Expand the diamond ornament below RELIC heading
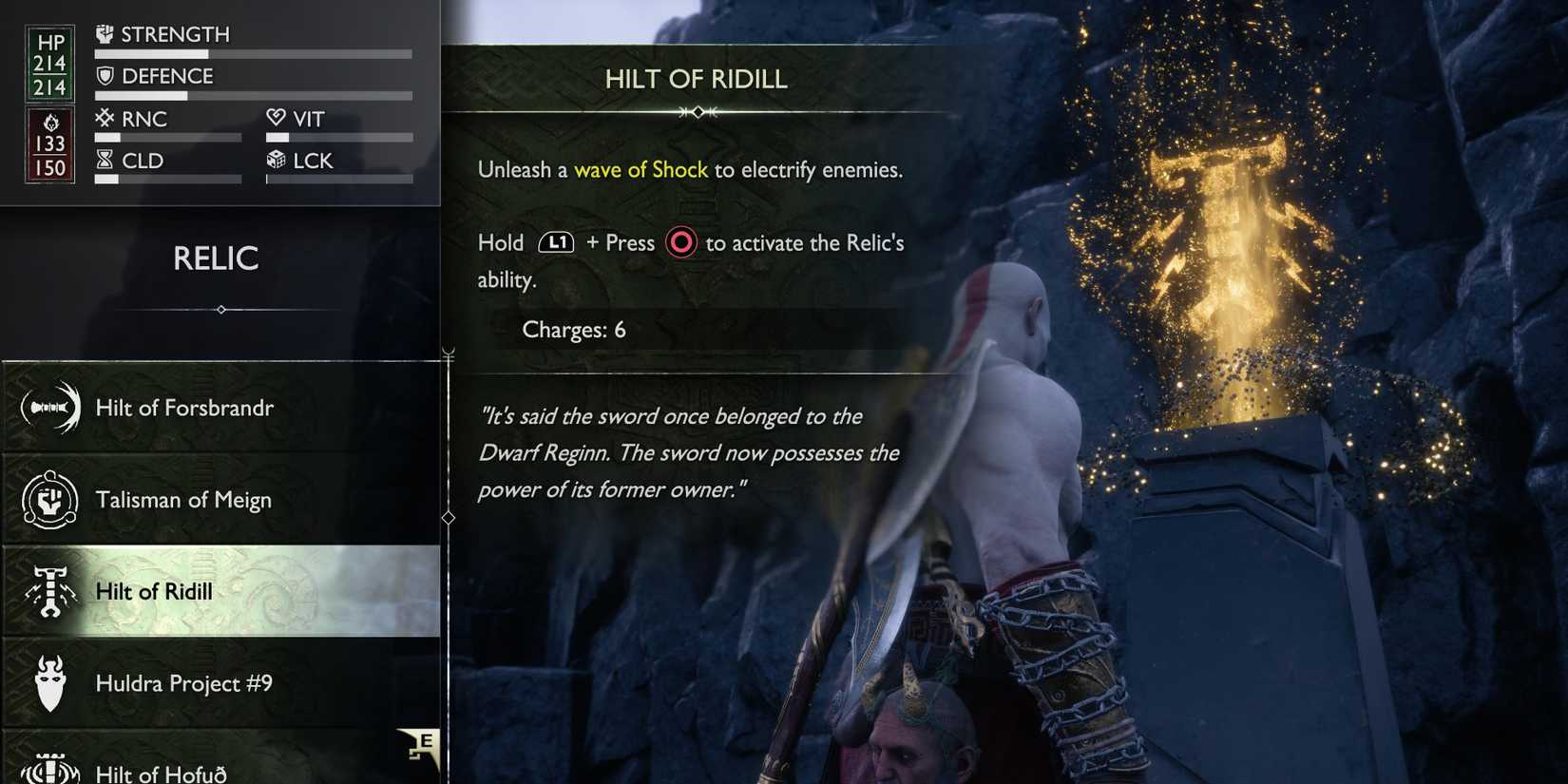1568x784 pixels. tap(220, 310)
